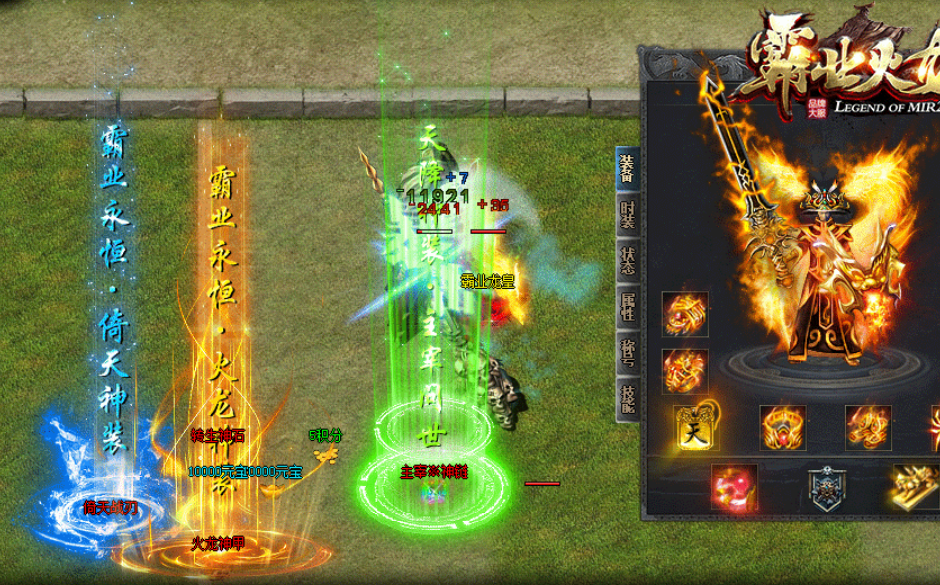The image size is (940, 585).
Task: Switch to the 技能 skills tab
Action: click(x=626, y=397)
